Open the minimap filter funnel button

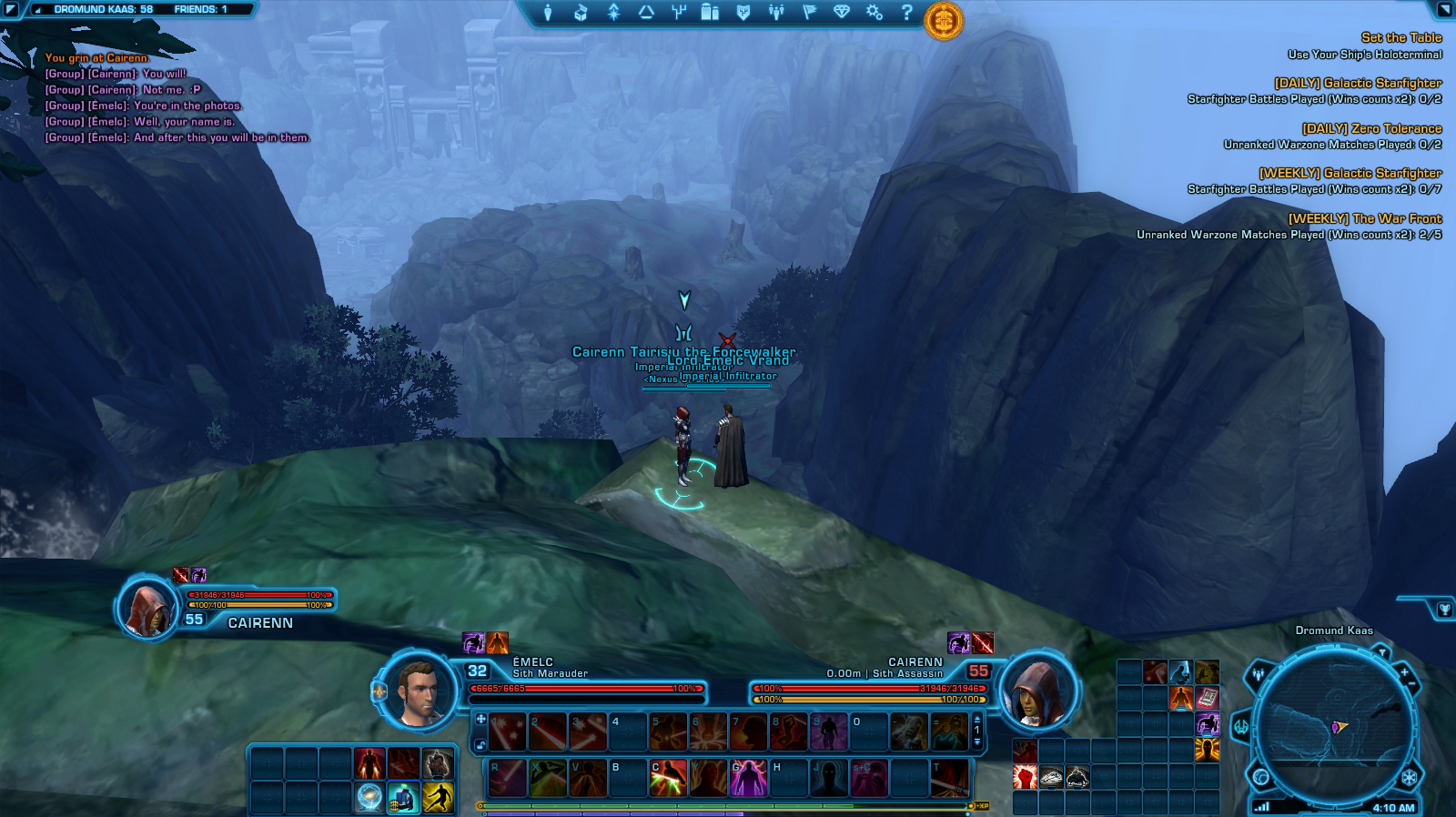pyautogui.click(x=1381, y=651)
